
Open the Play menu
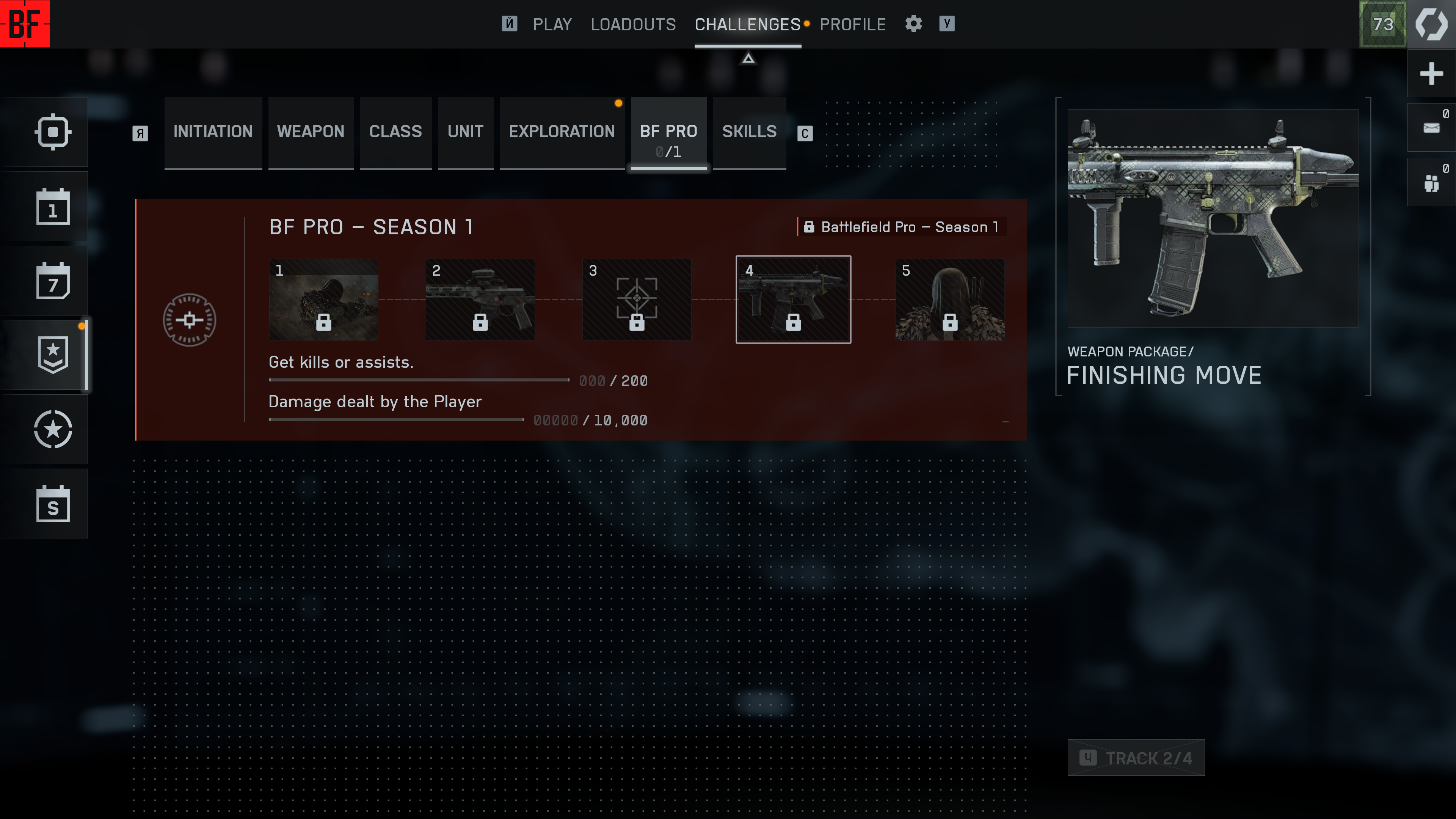(x=552, y=24)
